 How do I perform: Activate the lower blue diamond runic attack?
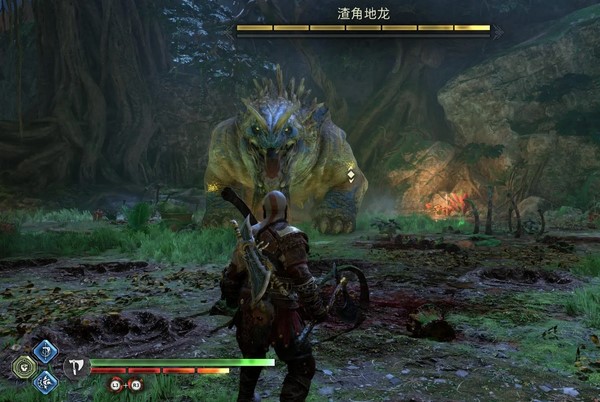pos(45,381)
